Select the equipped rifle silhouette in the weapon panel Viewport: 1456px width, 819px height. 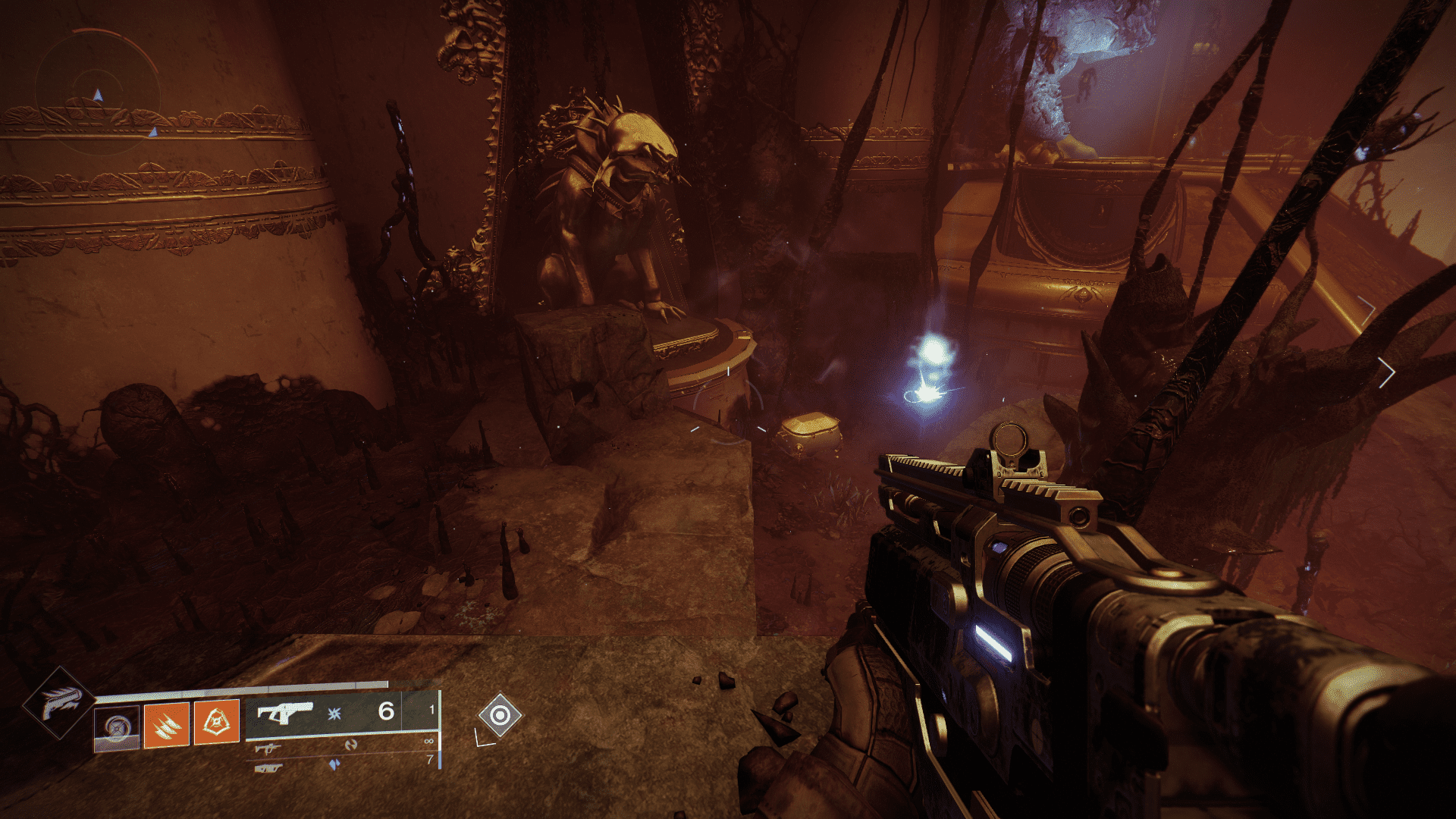287,710
